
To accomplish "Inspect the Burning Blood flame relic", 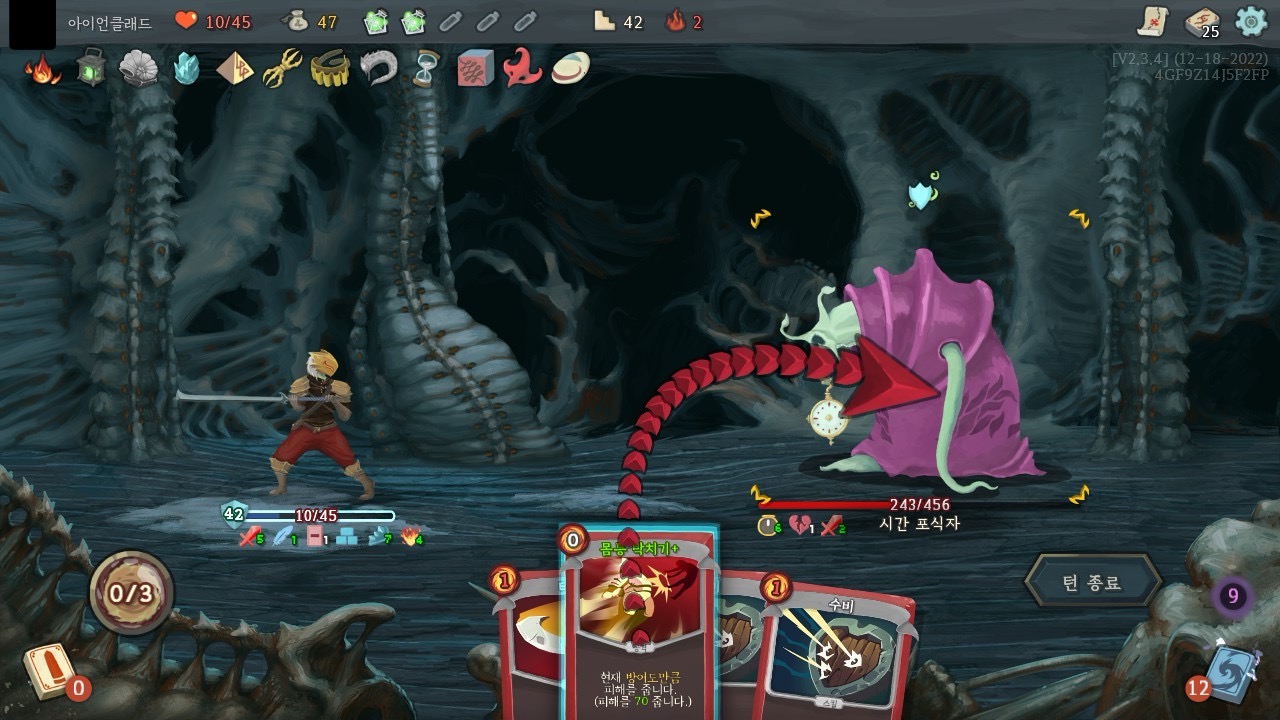I will point(42,69).
